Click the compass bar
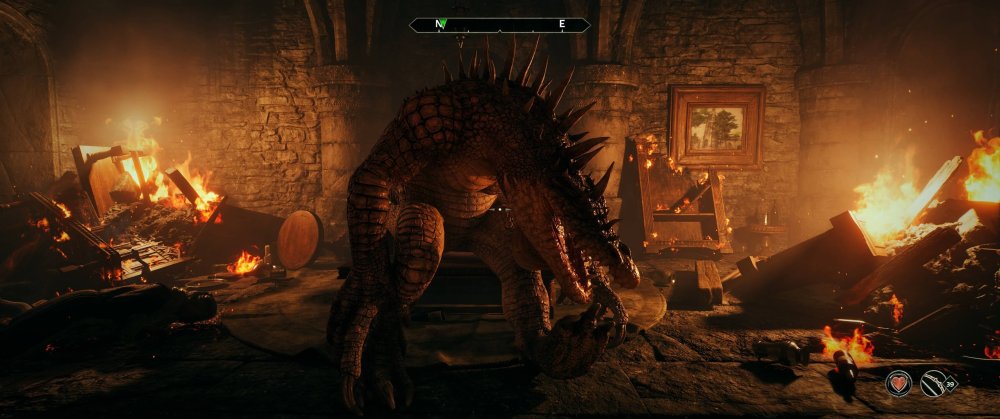The image size is (1000, 419). (x=500, y=24)
